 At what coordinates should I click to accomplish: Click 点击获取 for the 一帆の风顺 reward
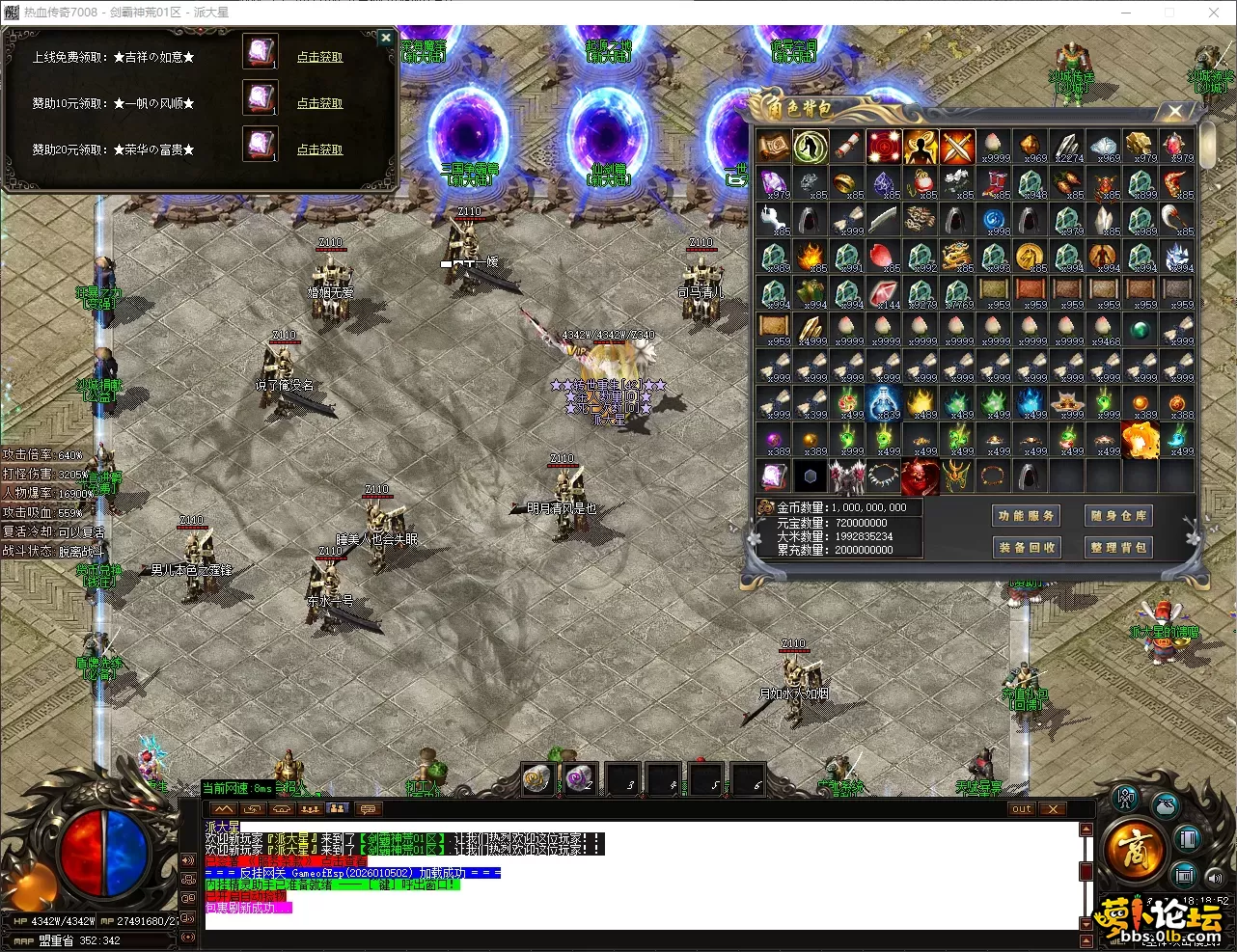[x=319, y=103]
